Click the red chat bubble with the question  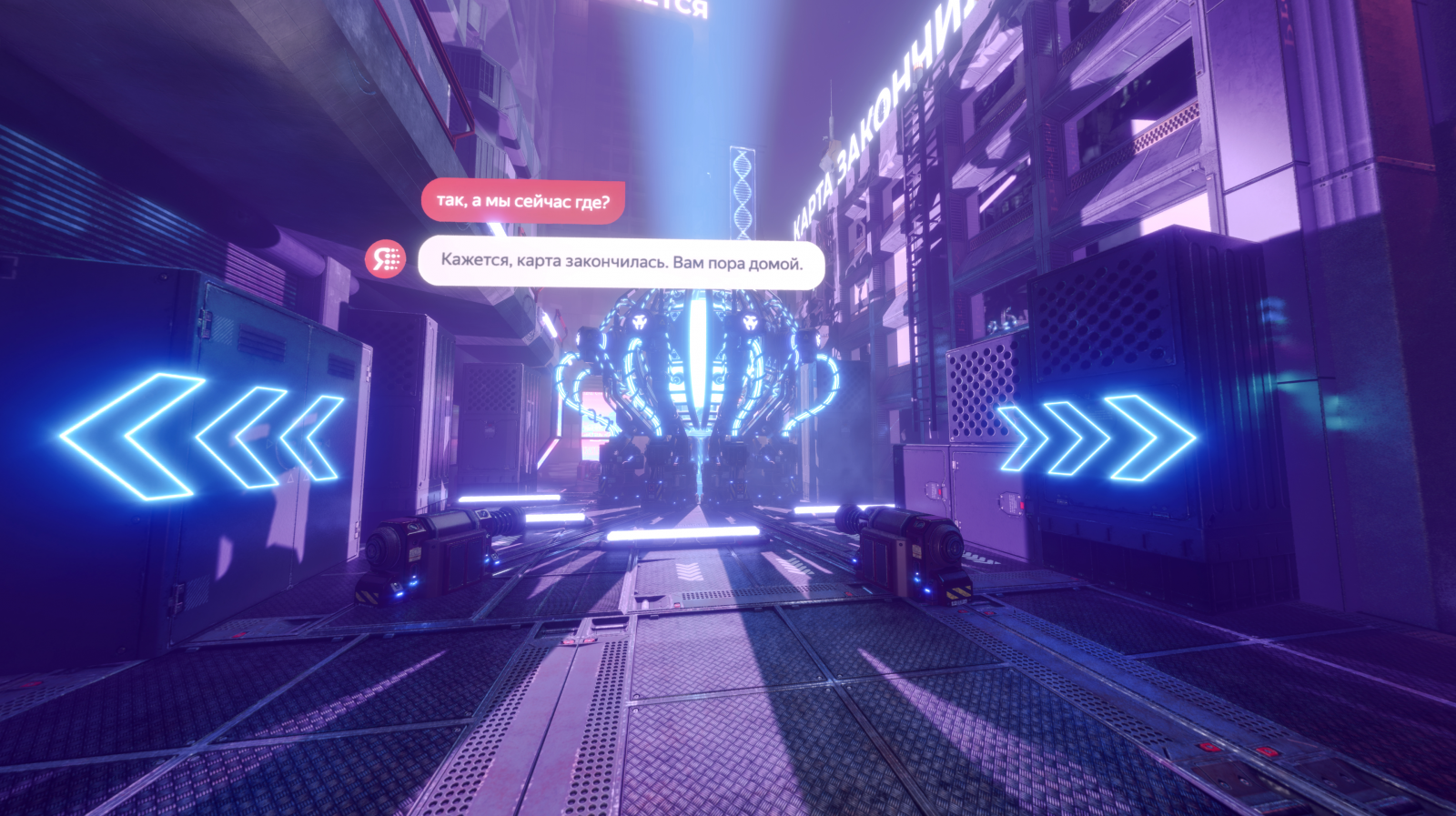tap(522, 201)
